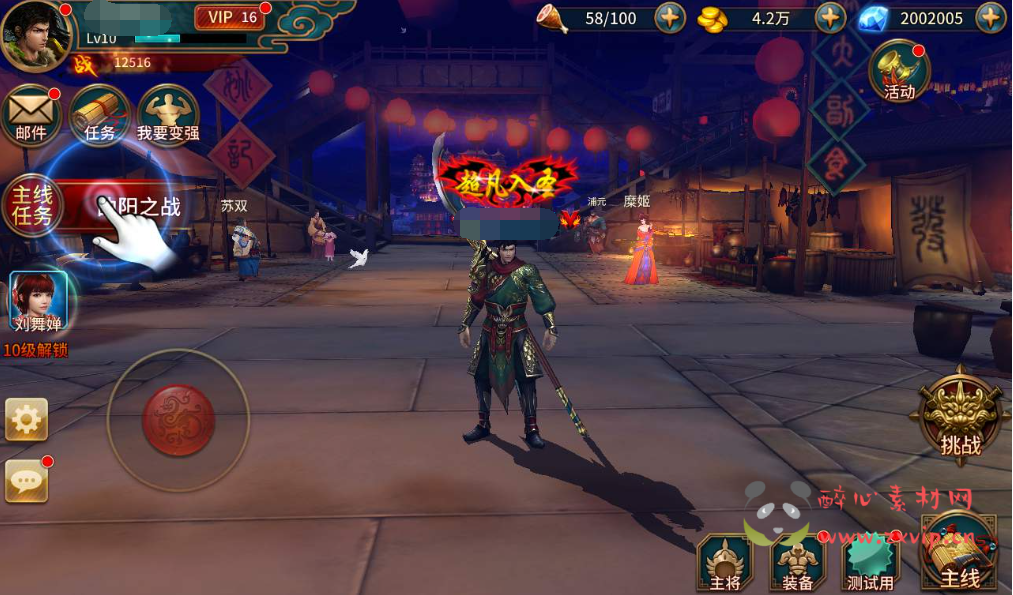Open the VIP 16 badge
The height and width of the screenshot is (595, 1013).
click(231, 17)
